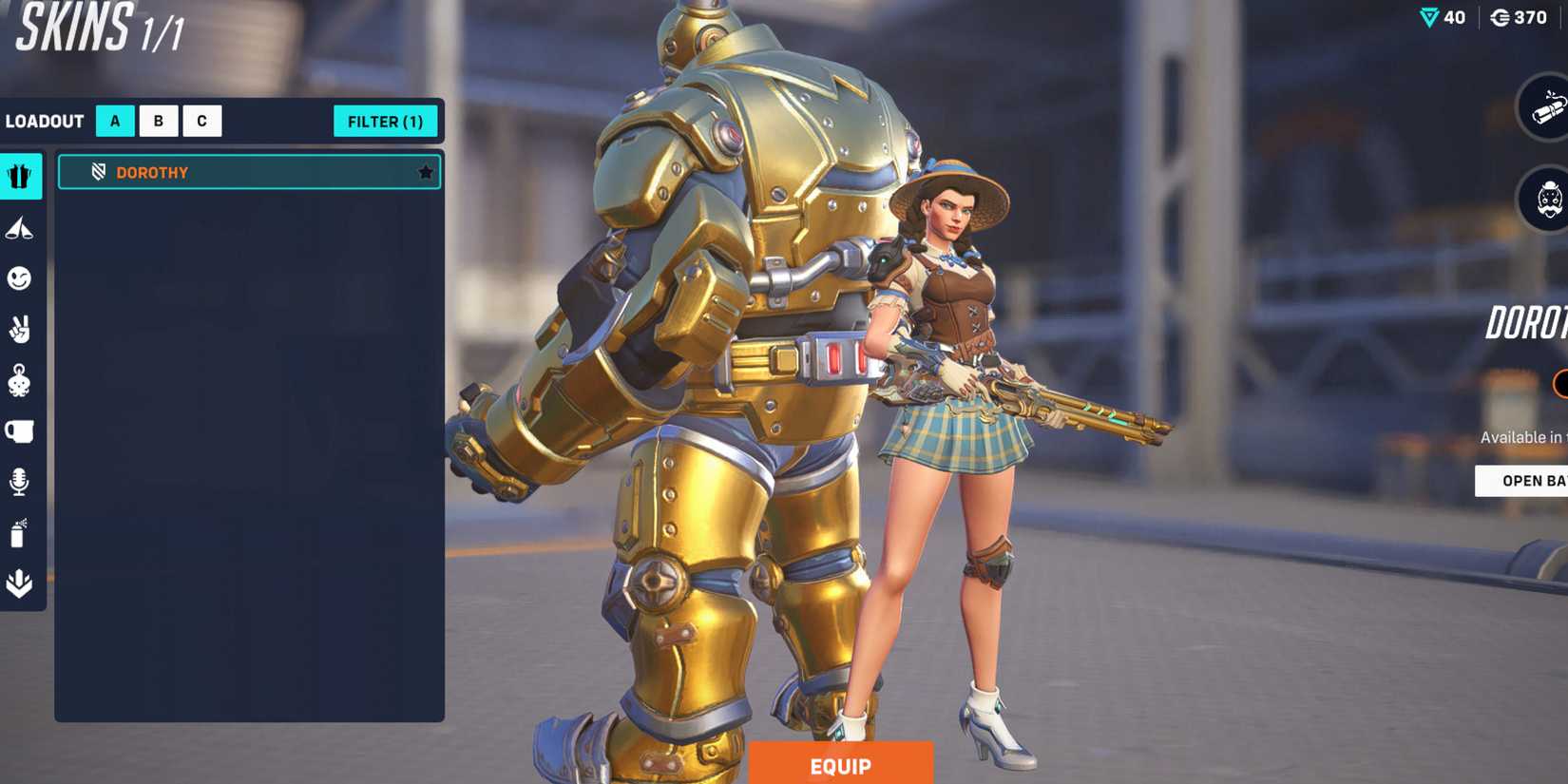Select the spray can Sprays category icon
Screen dimensions: 1568x784
pyautogui.click(x=21, y=532)
